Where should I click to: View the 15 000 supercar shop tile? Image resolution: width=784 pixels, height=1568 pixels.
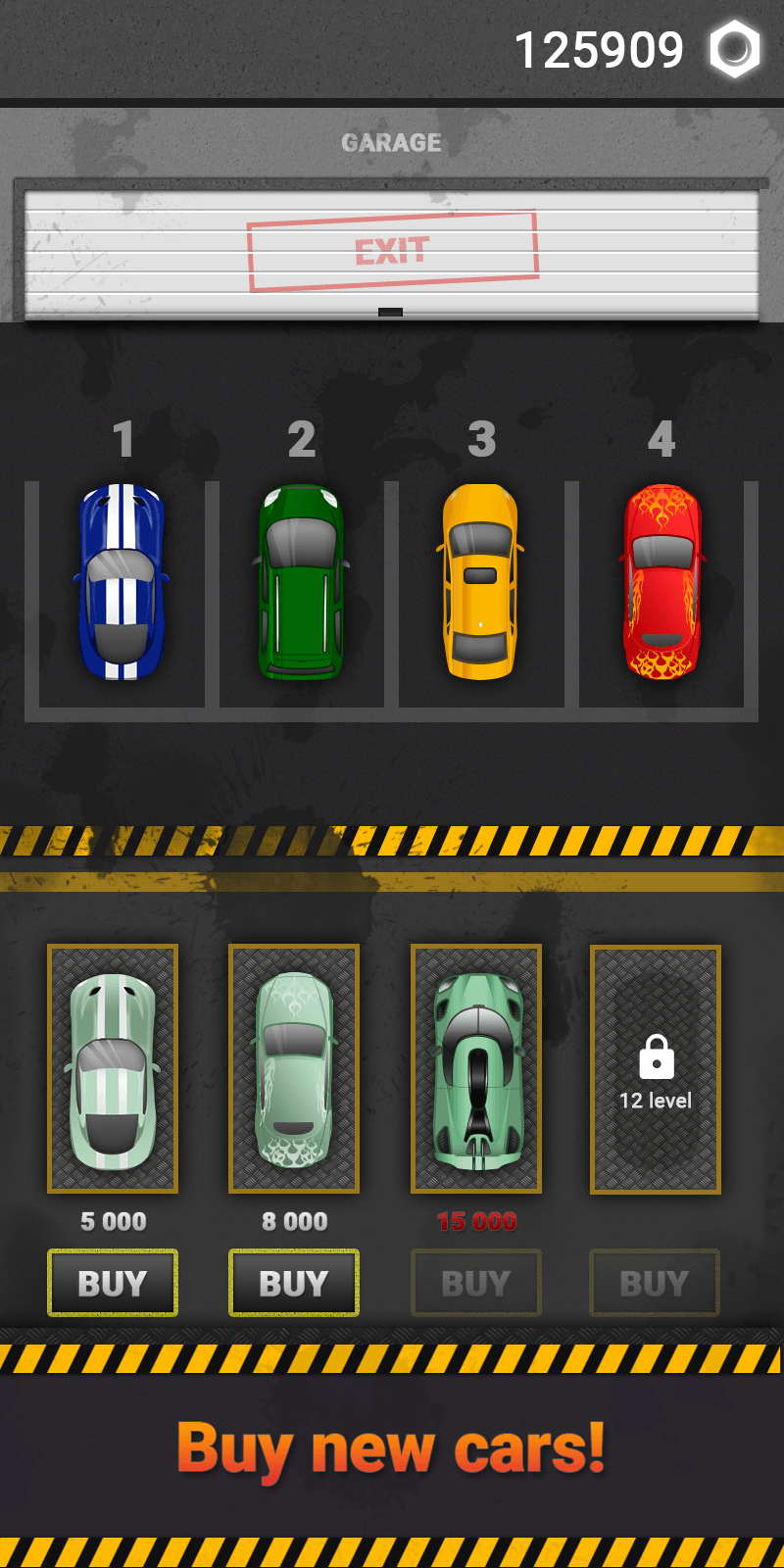[x=476, y=1069]
